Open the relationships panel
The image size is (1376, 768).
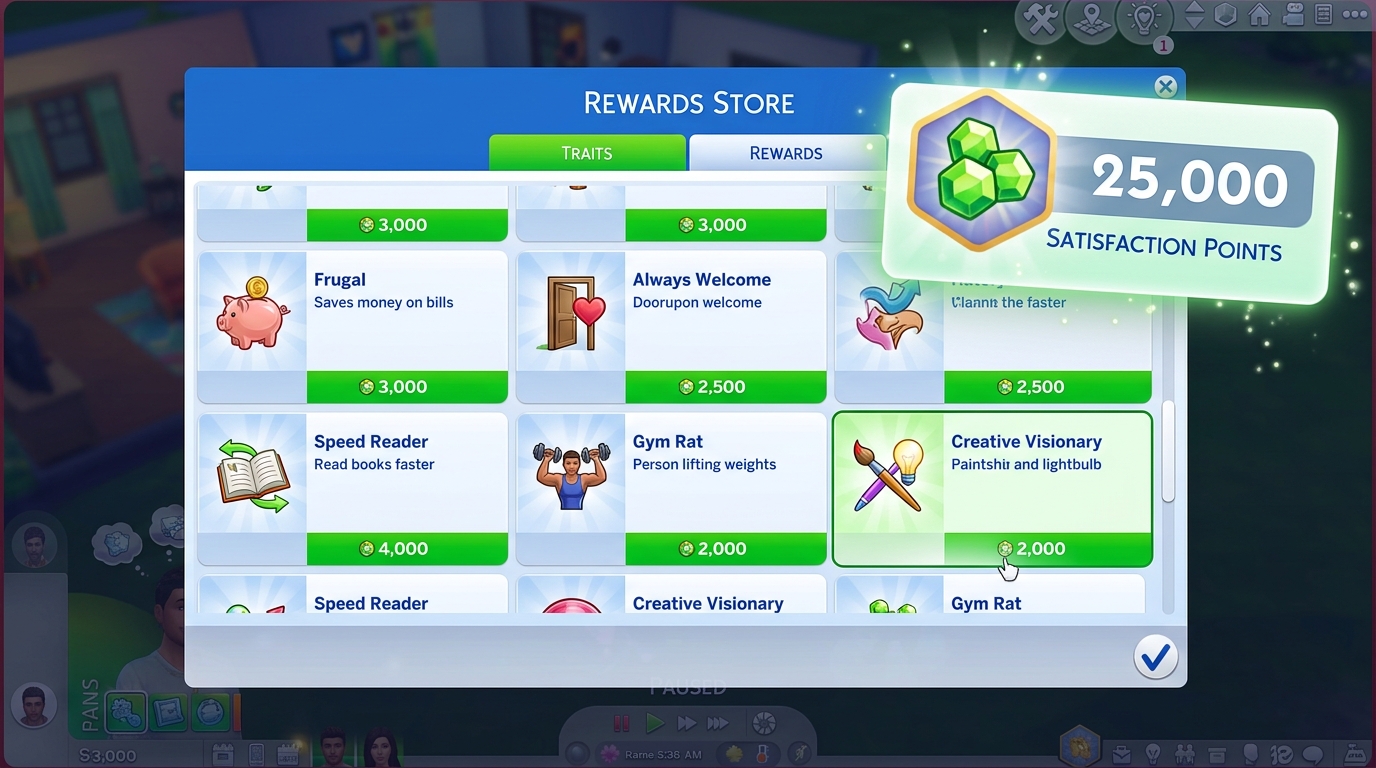(x=1186, y=753)
